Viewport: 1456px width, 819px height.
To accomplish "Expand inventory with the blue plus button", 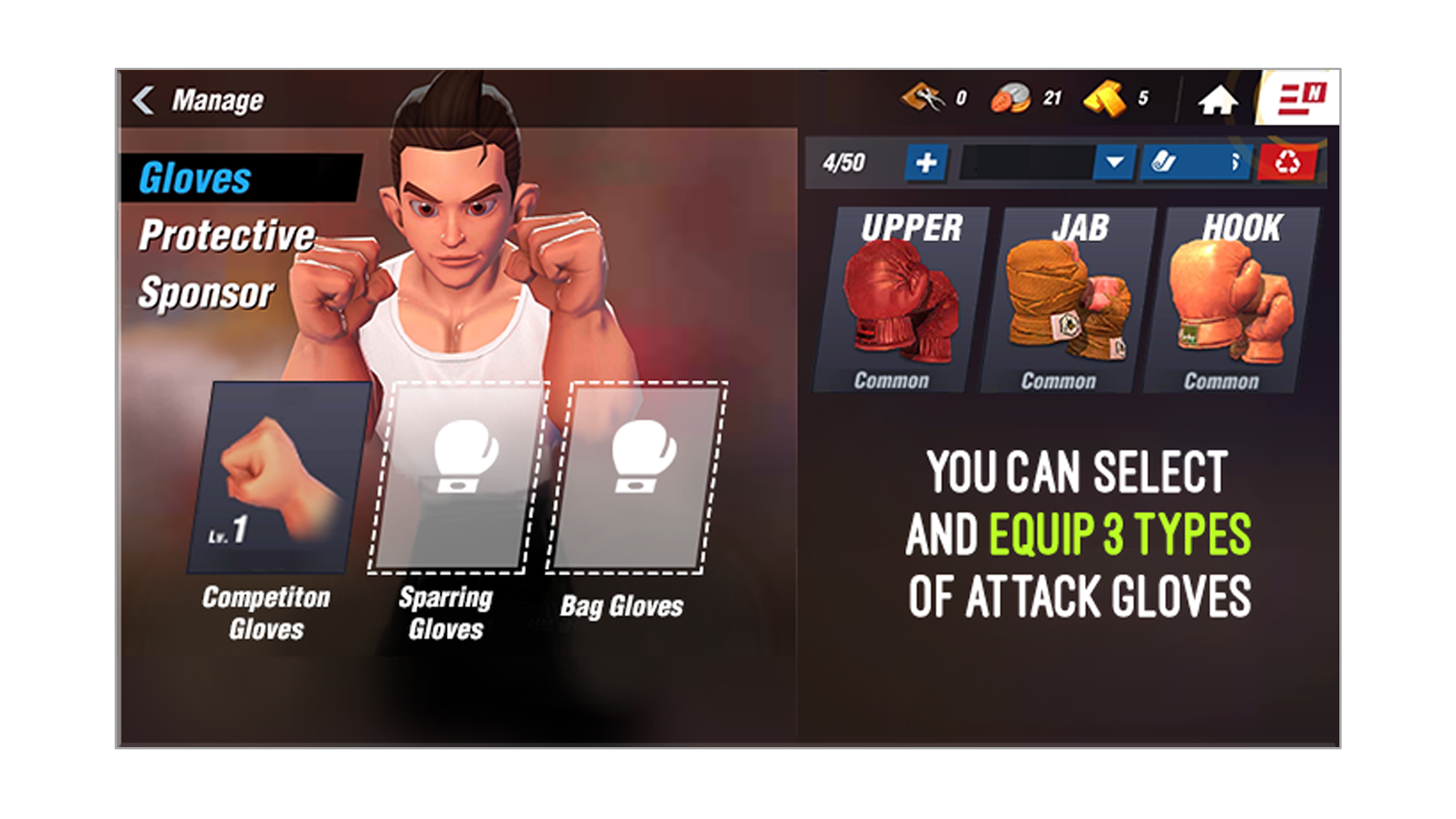I will coord(926,163).
